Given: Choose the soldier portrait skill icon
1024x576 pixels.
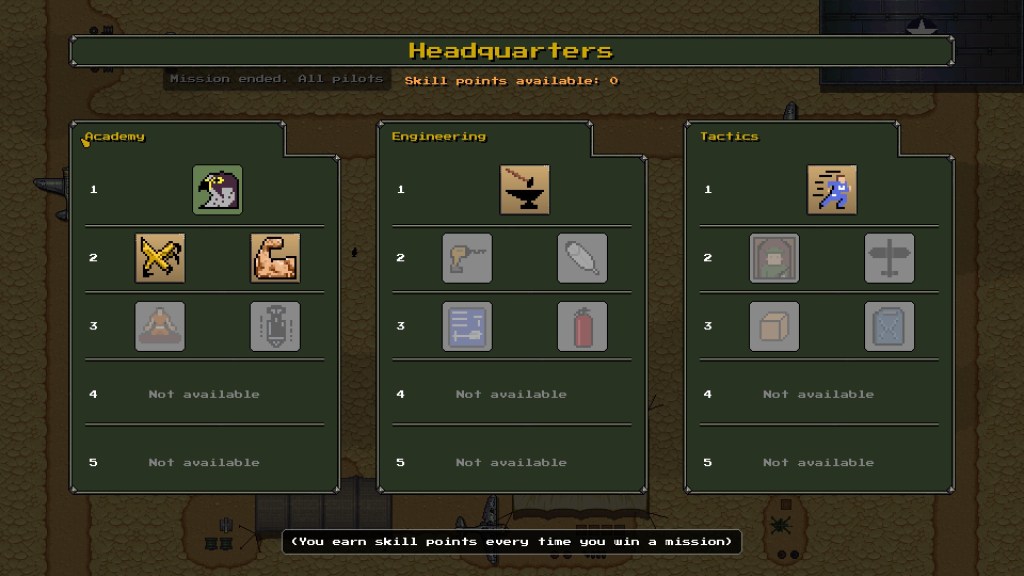Looking at the screenshot, I should (x=775, y=258).
